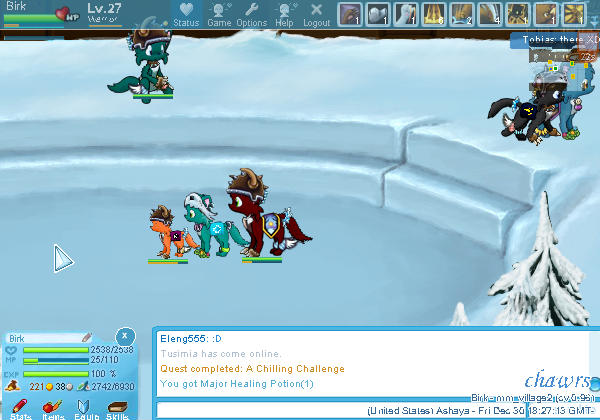The height and width of the screenshot is (420, 600).
Task: Click the chat text input field
Action: click(x=260, y=411)
